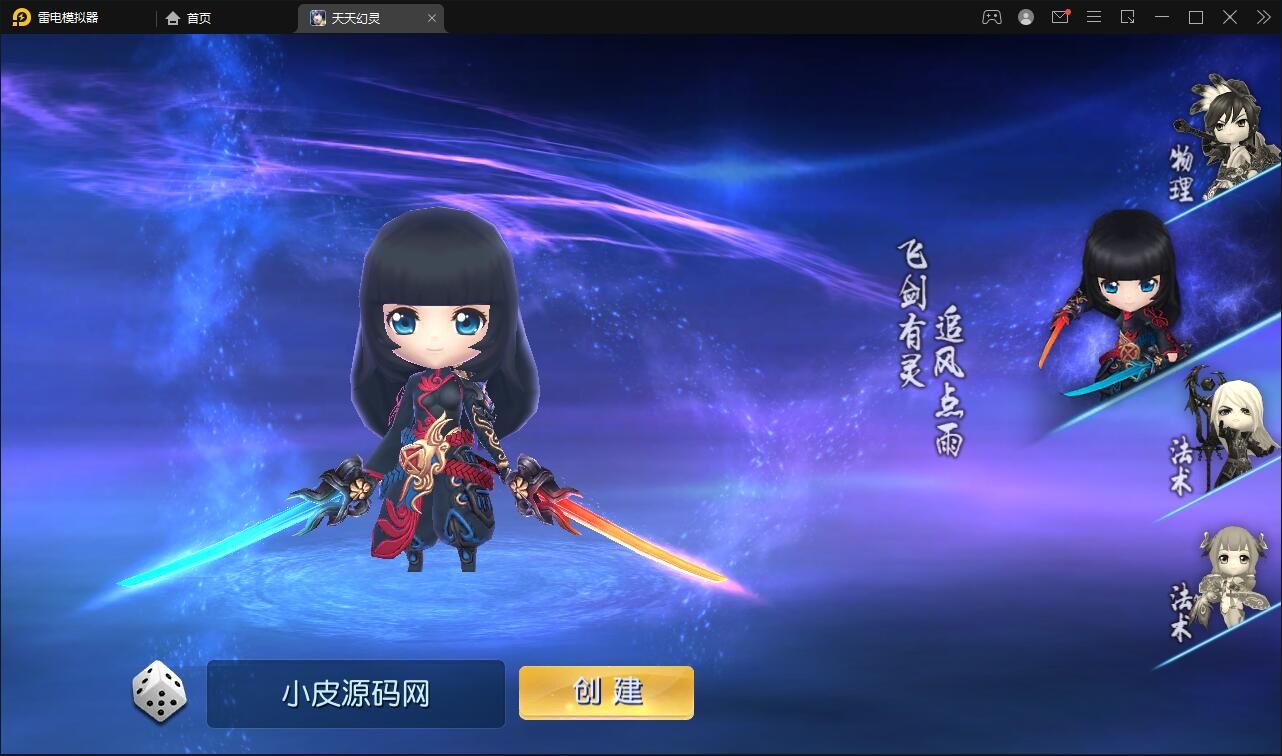Image resolution: width=1282 pixels, height=756 pixels.
Task: Open the mail notification icon
Action: (x=1060, y=17)
